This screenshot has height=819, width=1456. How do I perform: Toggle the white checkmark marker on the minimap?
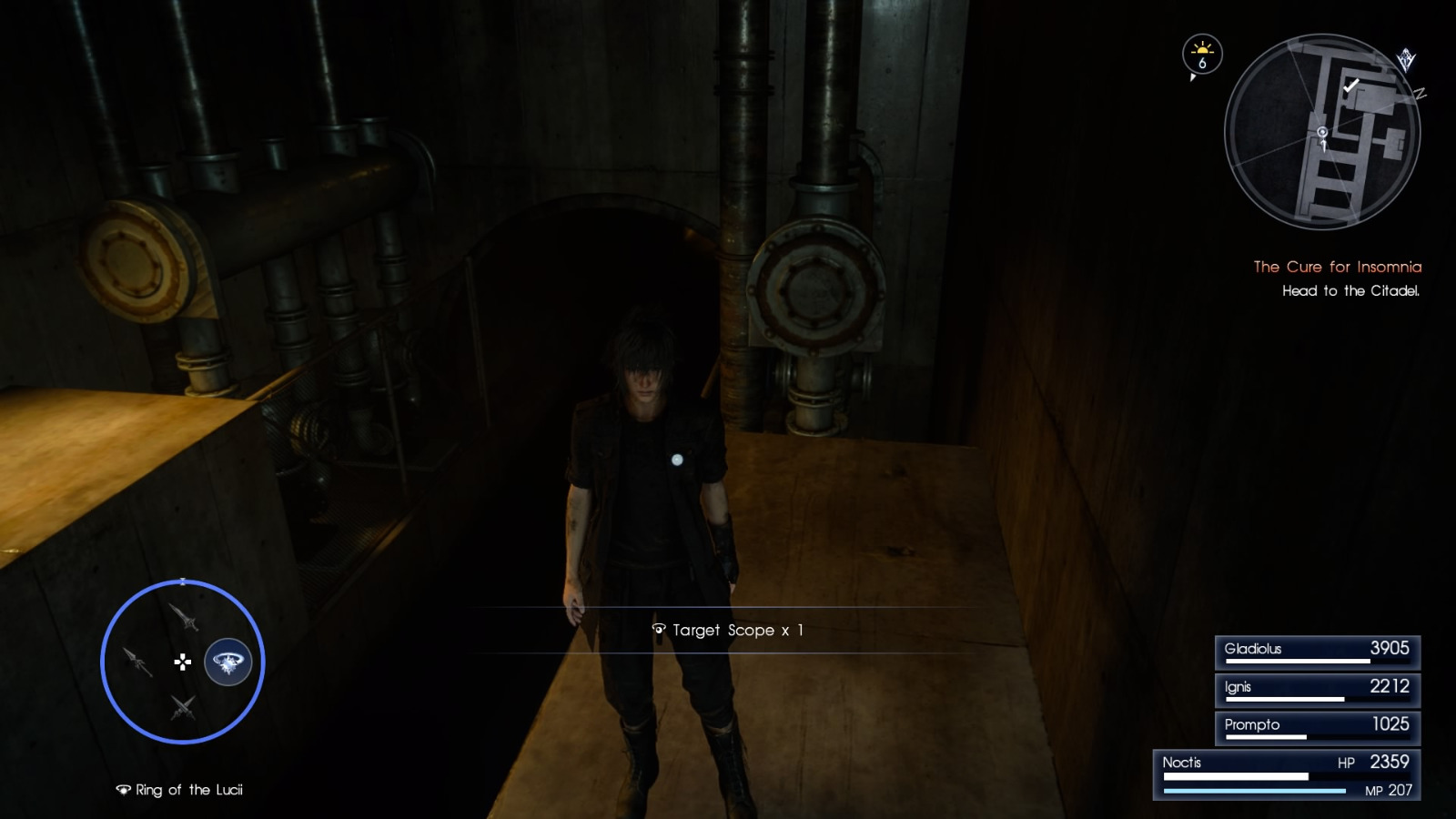click(1351, 86)
